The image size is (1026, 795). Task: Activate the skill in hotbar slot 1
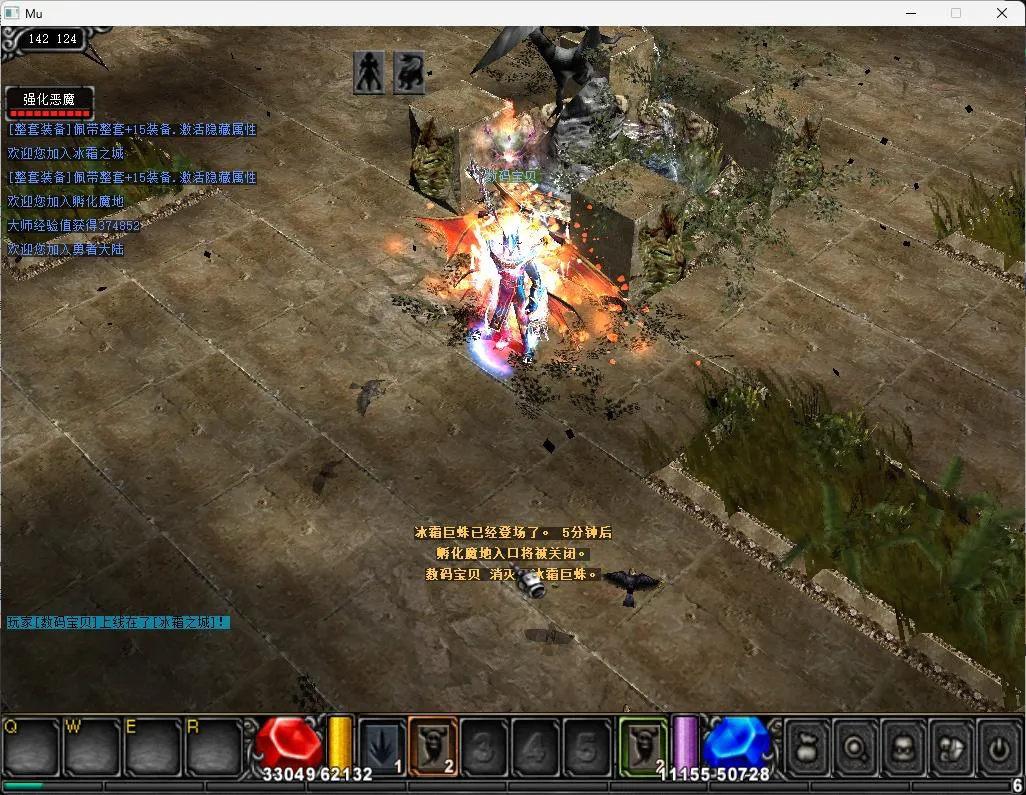coord(382,746)
